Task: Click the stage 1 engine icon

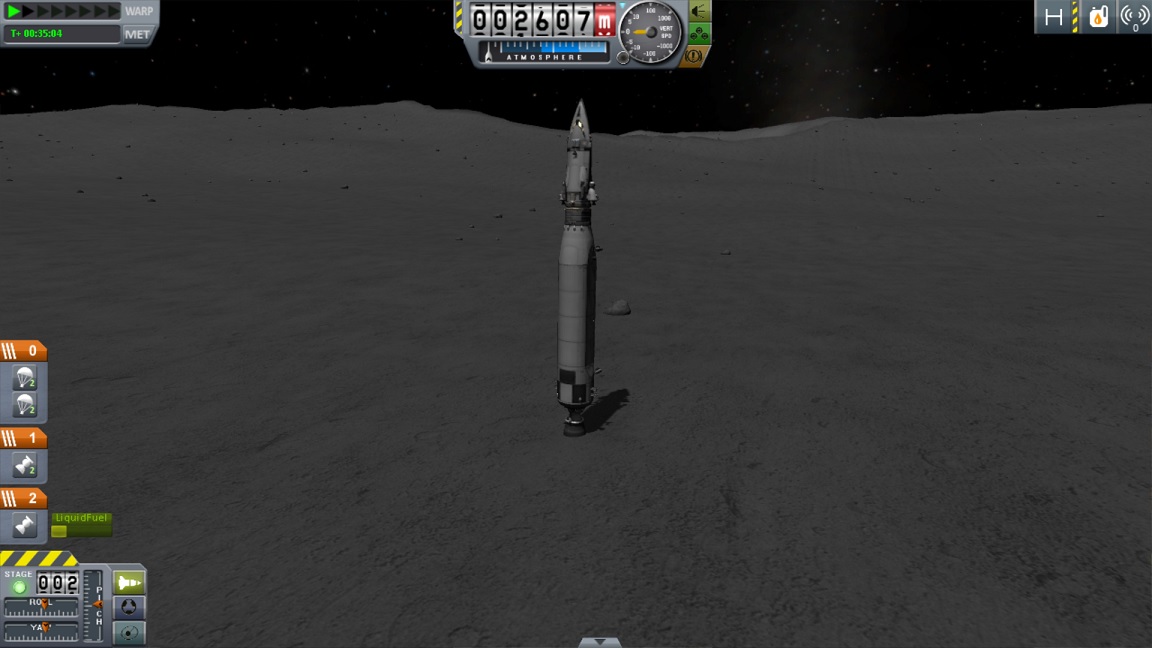Action: [x=25, y=465]
